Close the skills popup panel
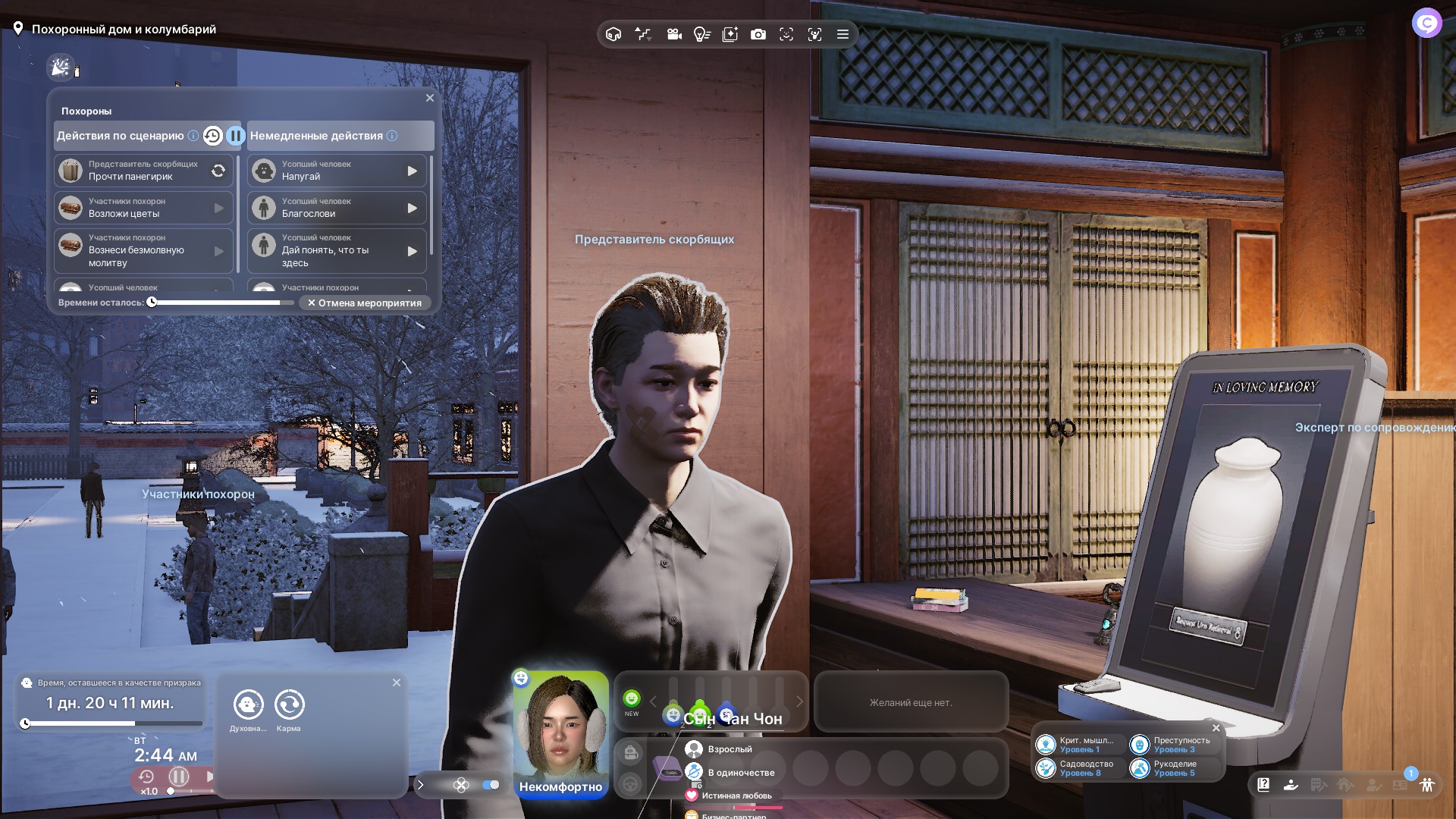This screenshot has width=1456, height=819. [1216, 728]
